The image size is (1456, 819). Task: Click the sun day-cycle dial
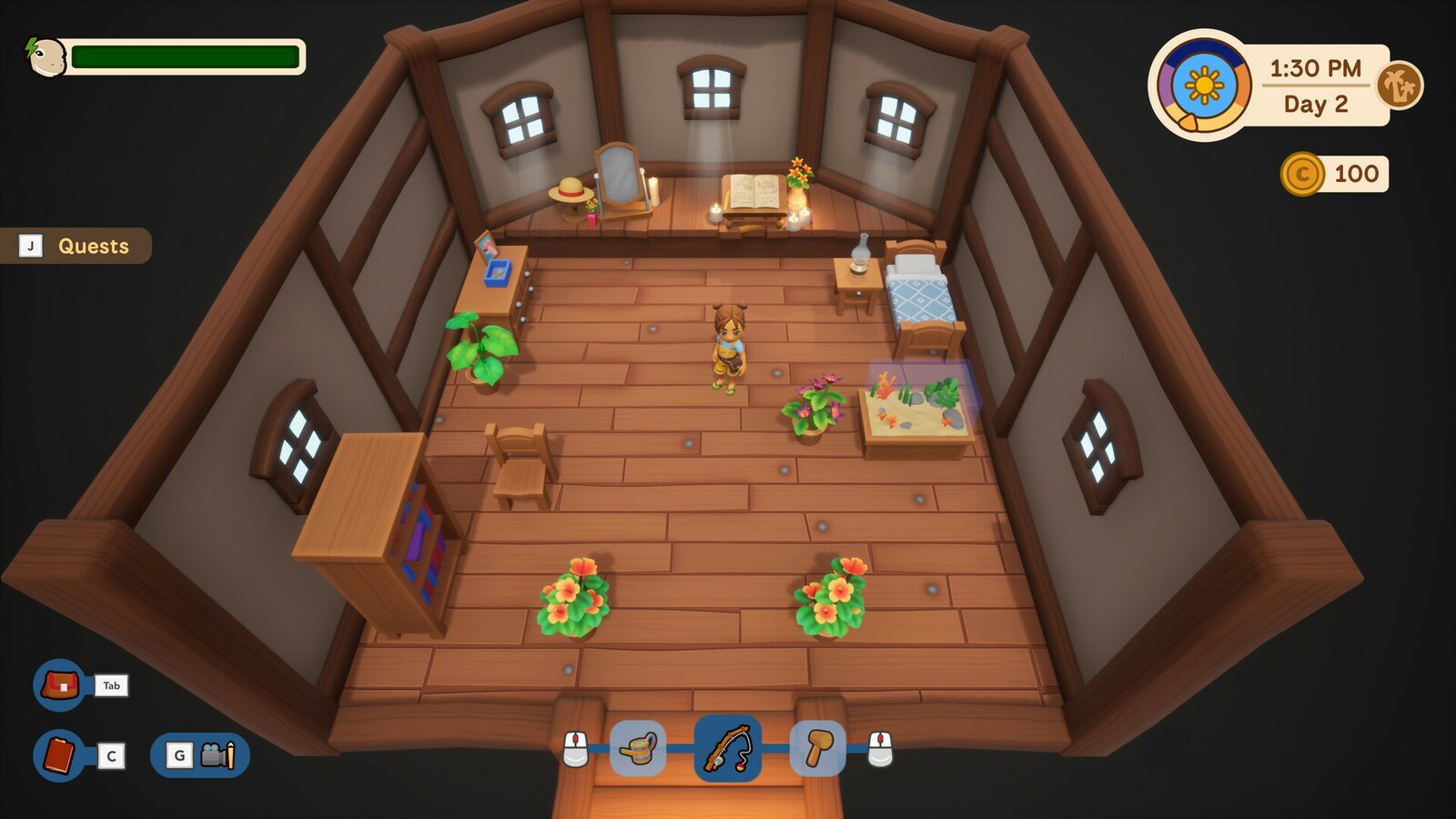[x=1204, y=86]
